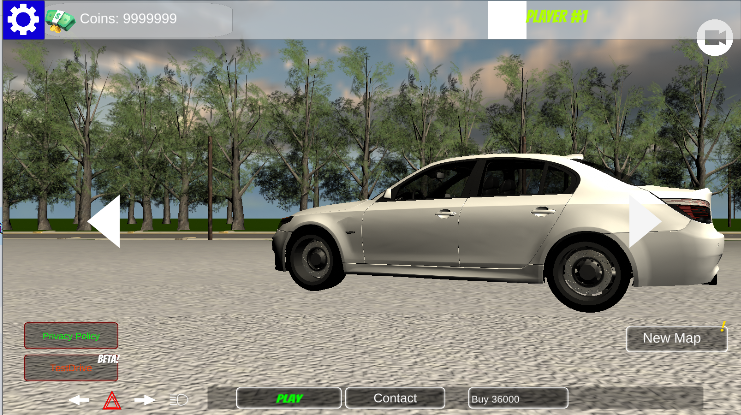Open the Contact button
741x415 pixels.
point(395,398)
